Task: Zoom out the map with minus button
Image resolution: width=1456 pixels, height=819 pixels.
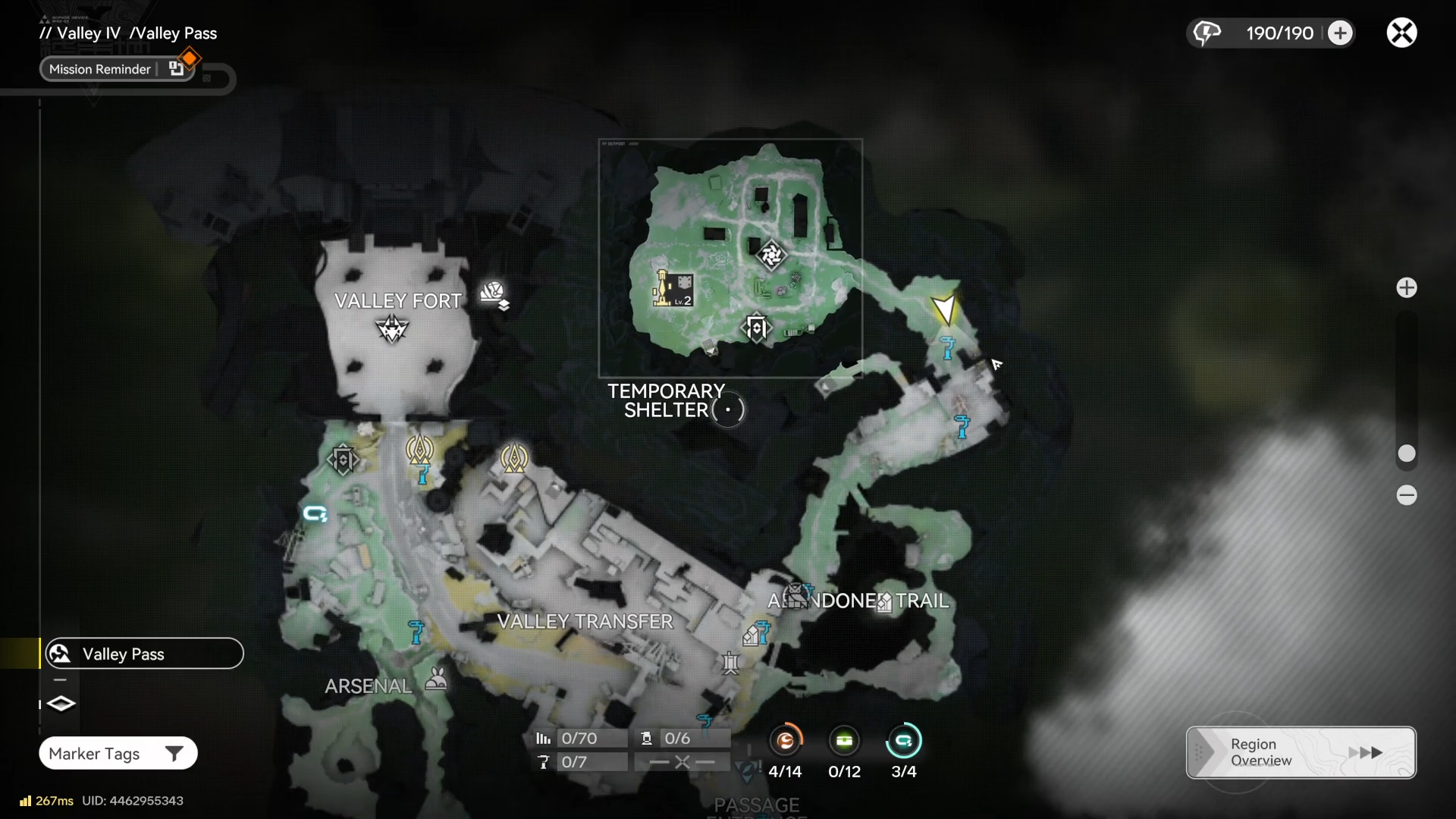Action: pyautogui.click(x=1407, y=495)
